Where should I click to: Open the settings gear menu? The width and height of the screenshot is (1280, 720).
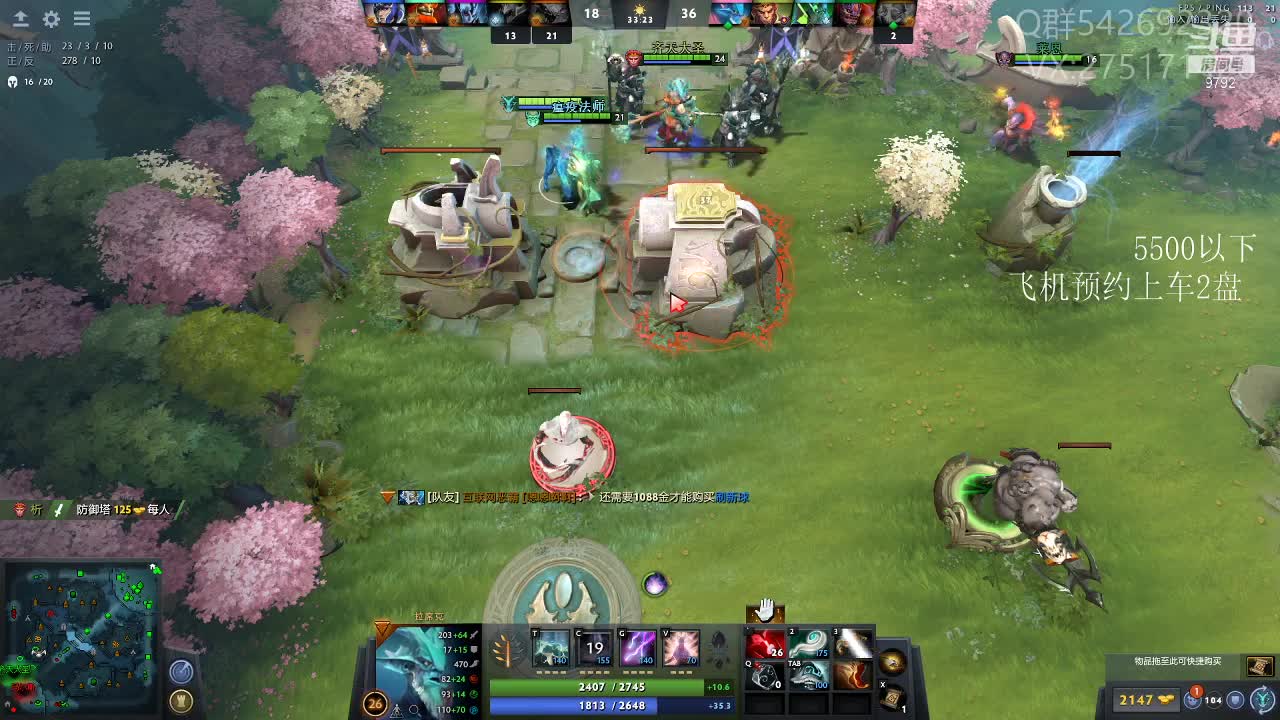[x=51, y=19]
